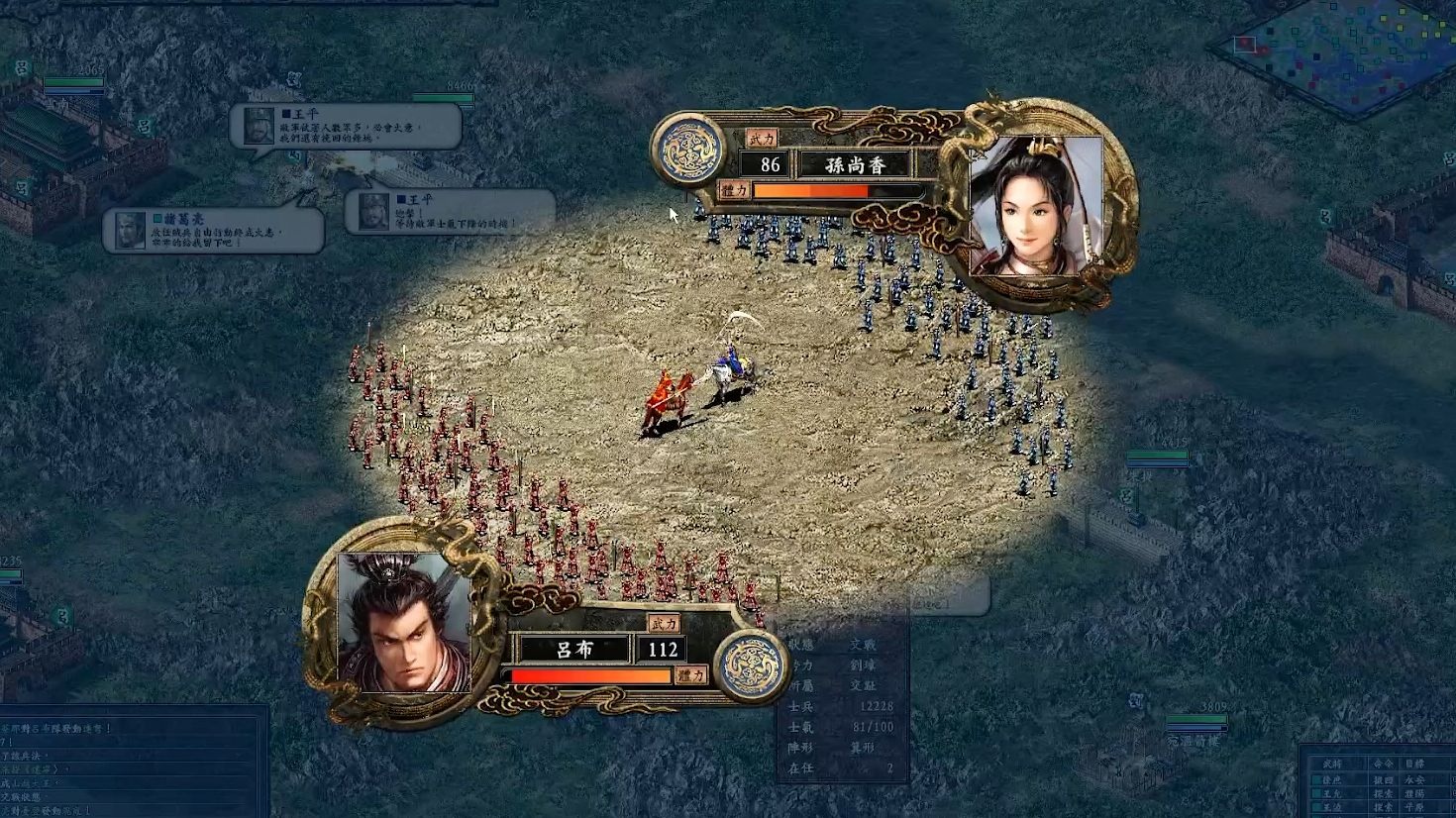
Task: Select the dragon medallion emblem beside Sun Shangxiang
Action: tap(686, 147)
